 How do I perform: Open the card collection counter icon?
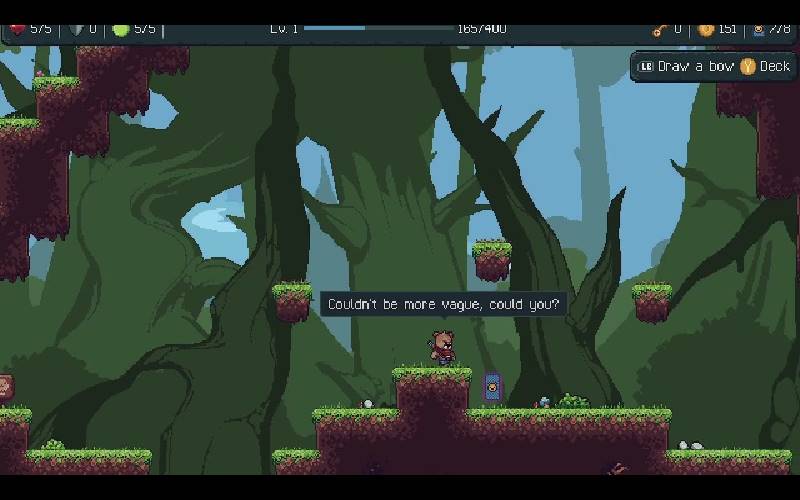(758, 29)
